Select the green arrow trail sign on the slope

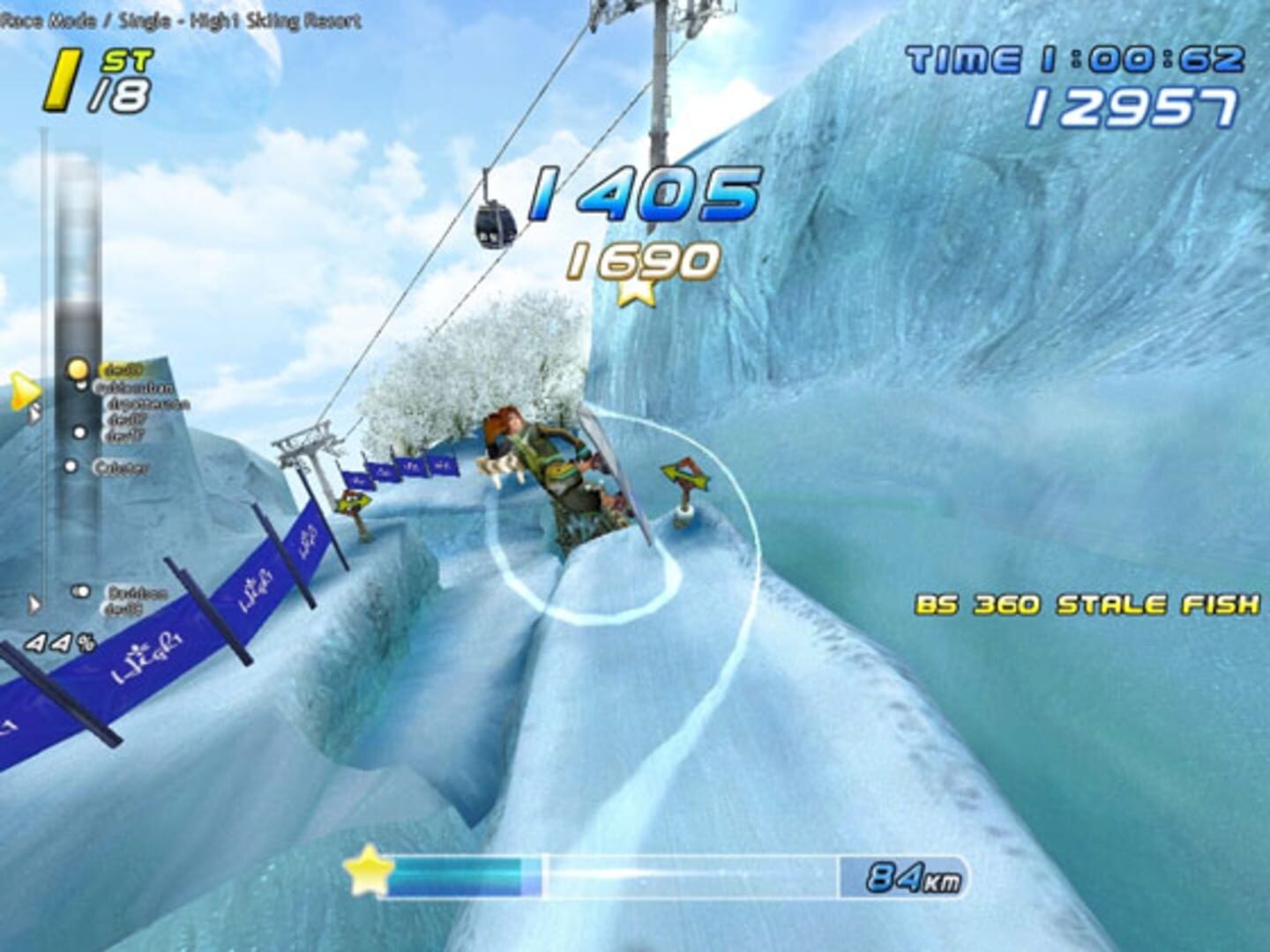(x=684, y=472)
